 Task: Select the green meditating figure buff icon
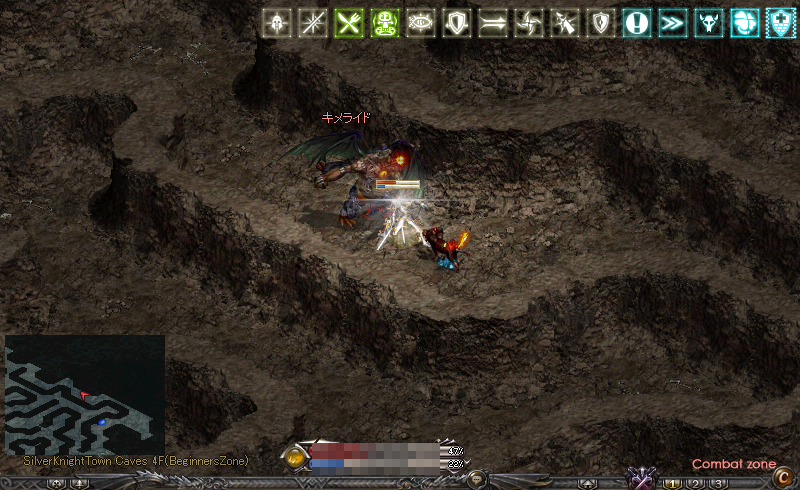point(385,23)
